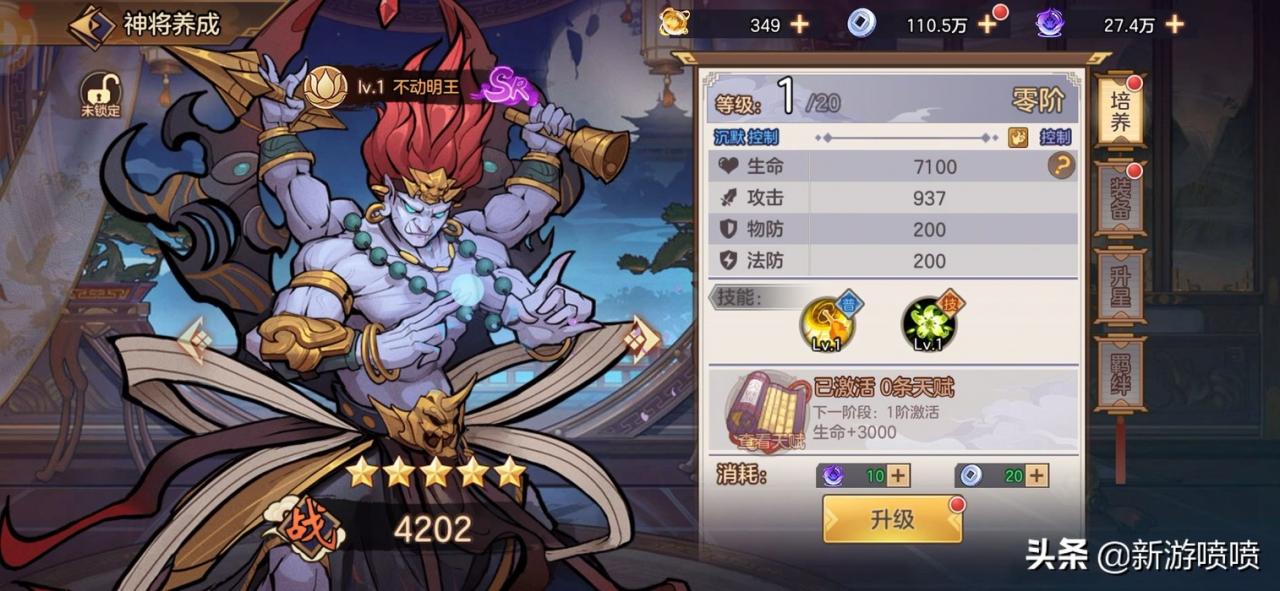
Task: View the 技 green special skill icon
Action: pyautogui.click(x=929, y=322)
